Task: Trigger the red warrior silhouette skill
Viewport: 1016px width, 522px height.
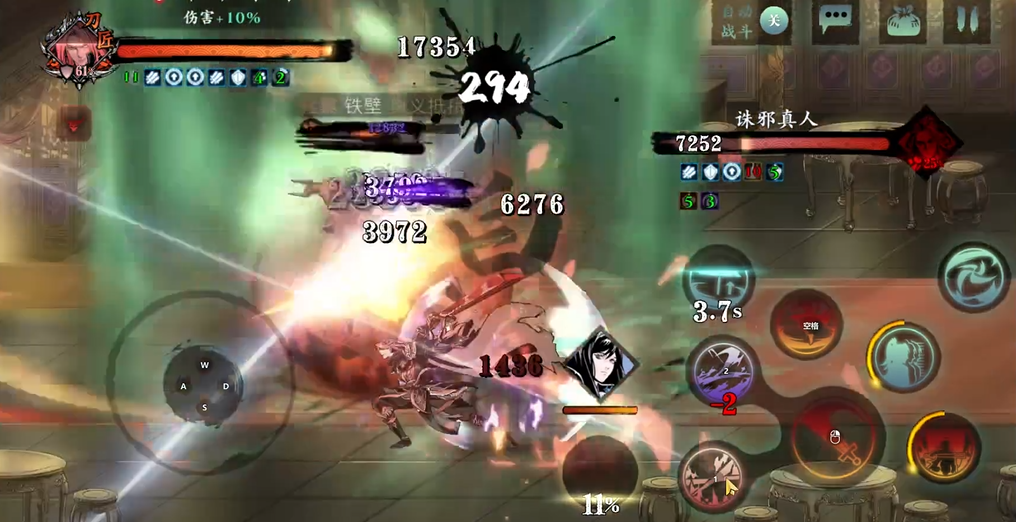Action: pos(944,447)
